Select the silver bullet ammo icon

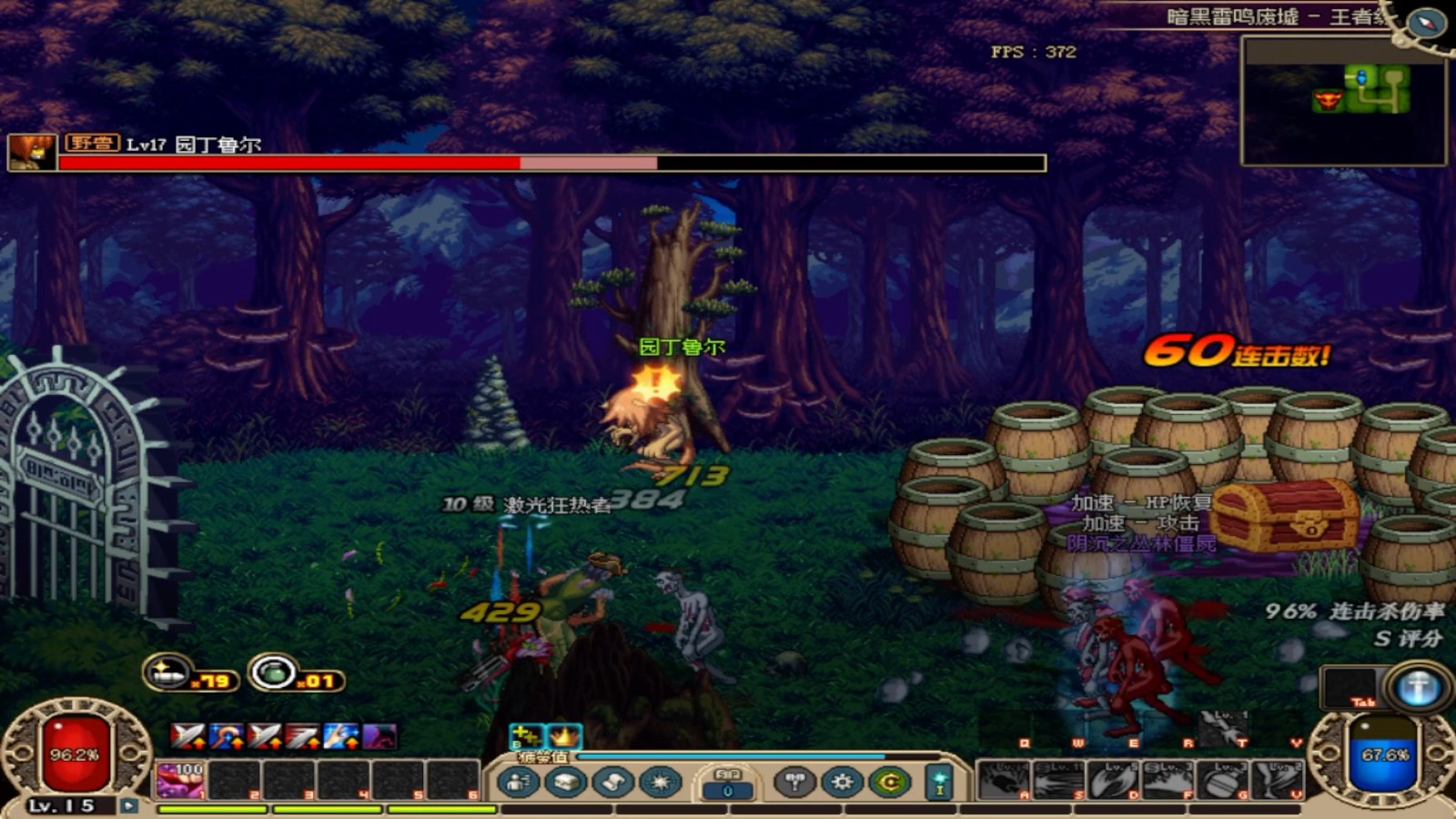coord(166,673)
